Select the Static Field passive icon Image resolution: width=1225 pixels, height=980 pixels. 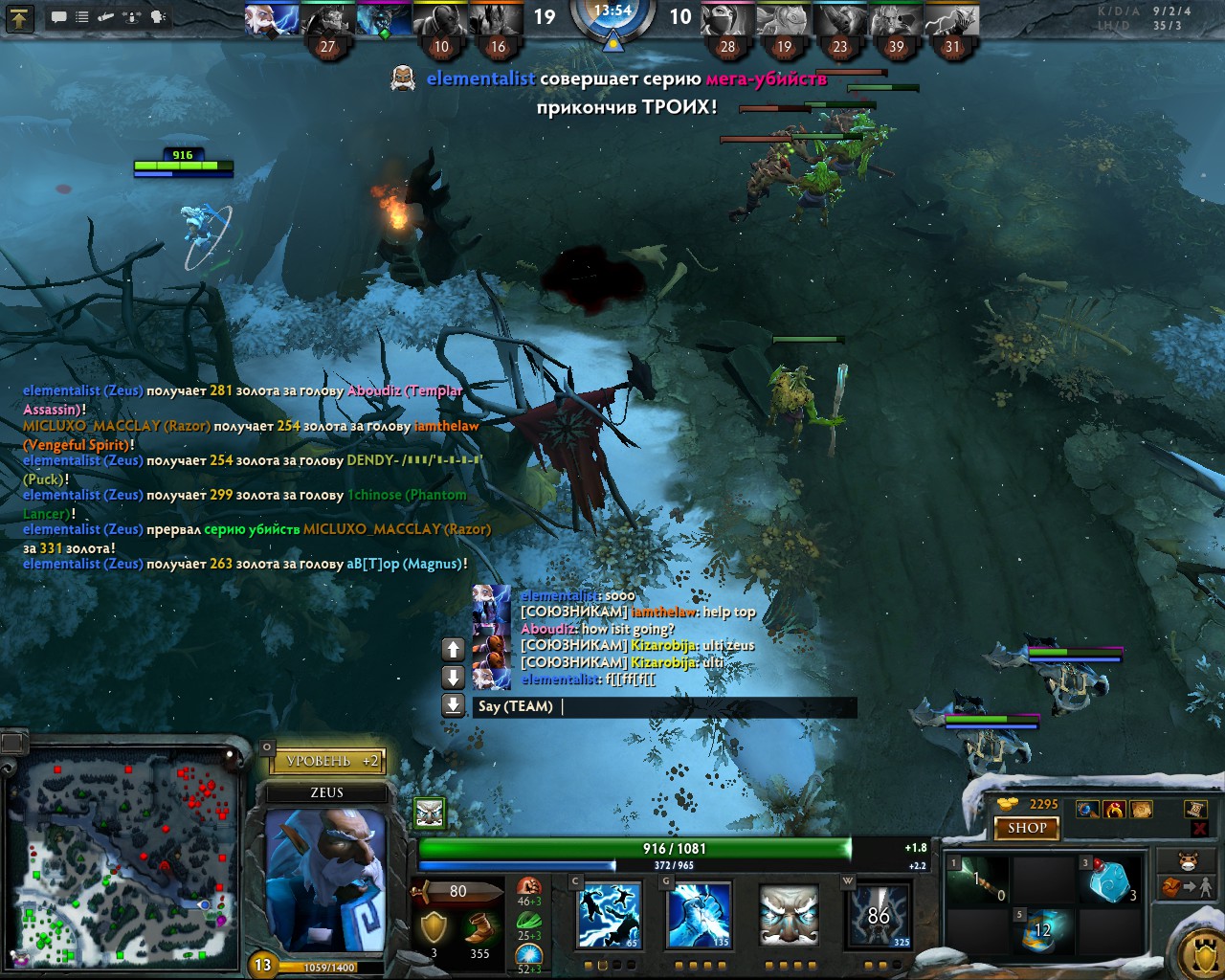789,916
